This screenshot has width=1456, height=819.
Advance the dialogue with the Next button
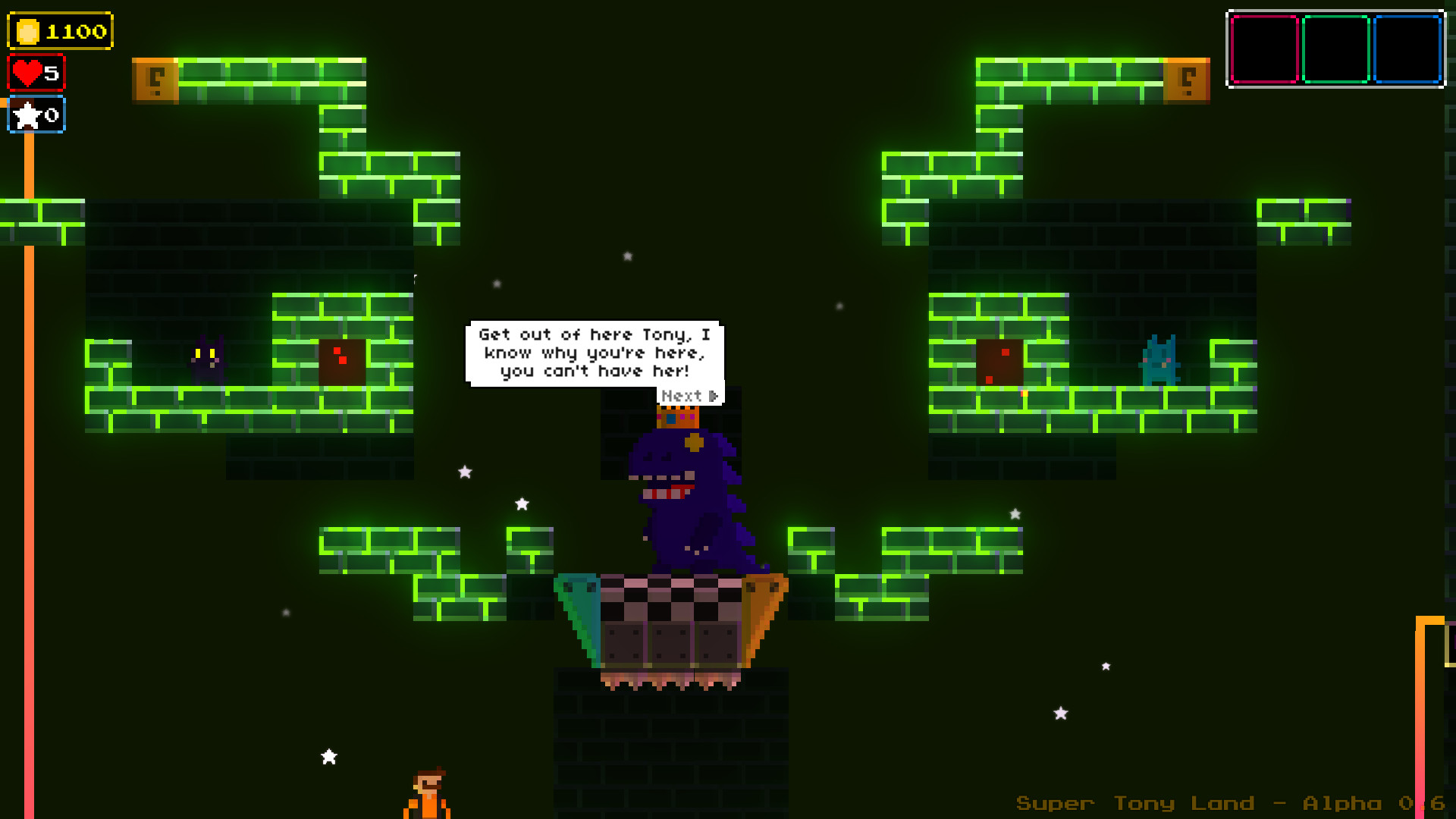point(689,396)
